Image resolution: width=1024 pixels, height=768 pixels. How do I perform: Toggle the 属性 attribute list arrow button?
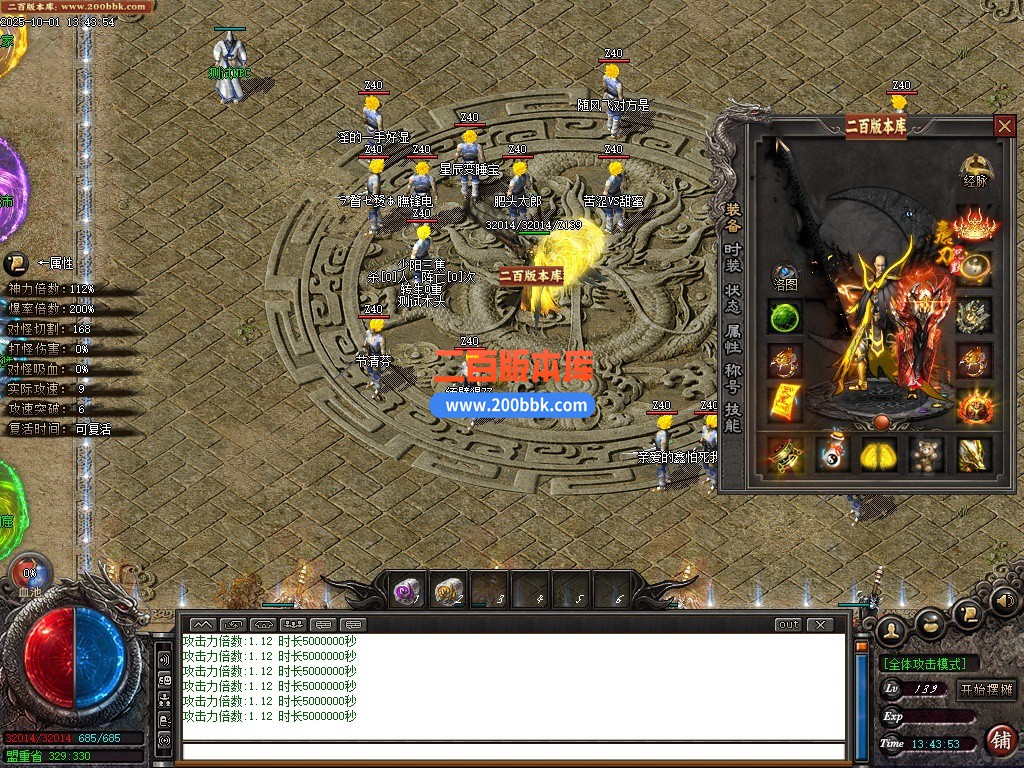click(16, 263)
